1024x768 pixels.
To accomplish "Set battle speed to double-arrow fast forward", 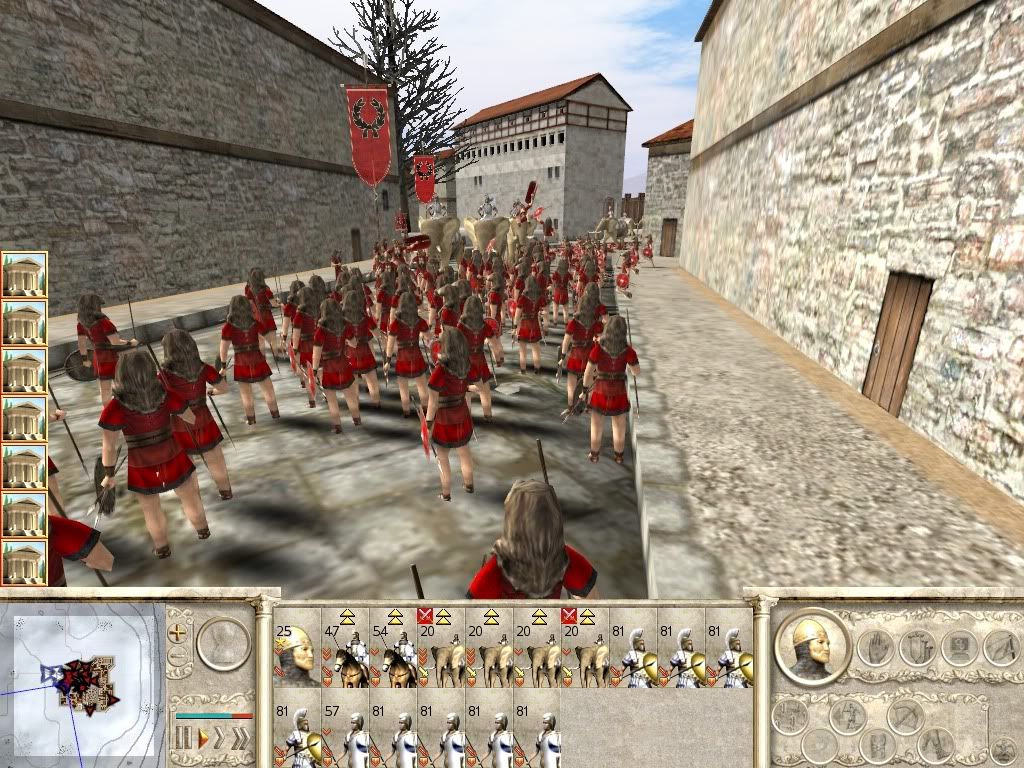I will point(220,740).
